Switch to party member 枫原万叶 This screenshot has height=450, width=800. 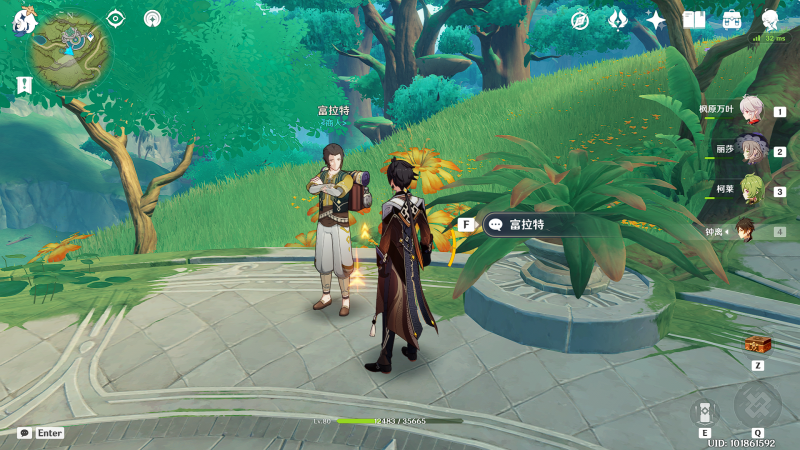coord(752,111)
